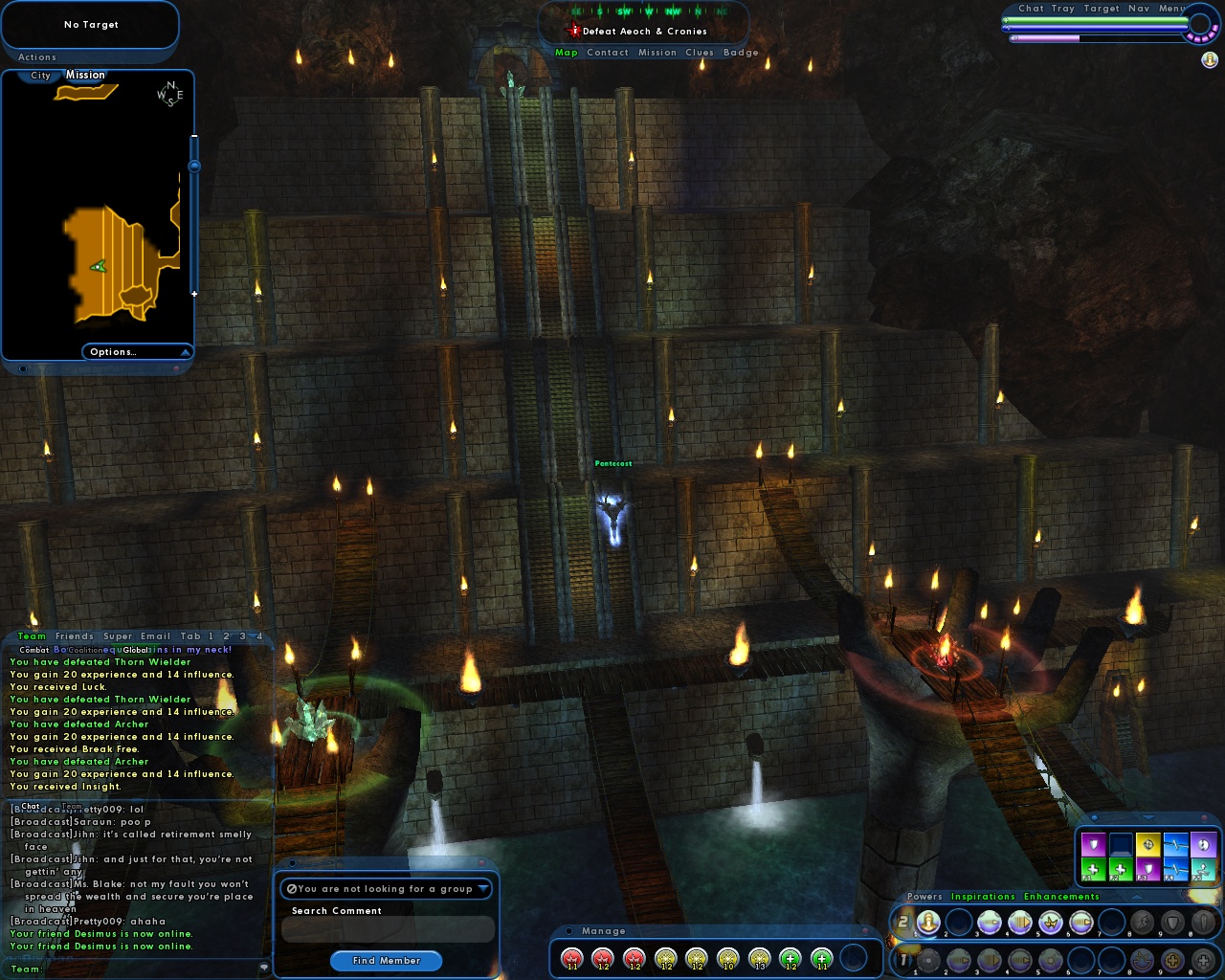Activate the lightning burst power in tray two

[x=1051, y=923]
